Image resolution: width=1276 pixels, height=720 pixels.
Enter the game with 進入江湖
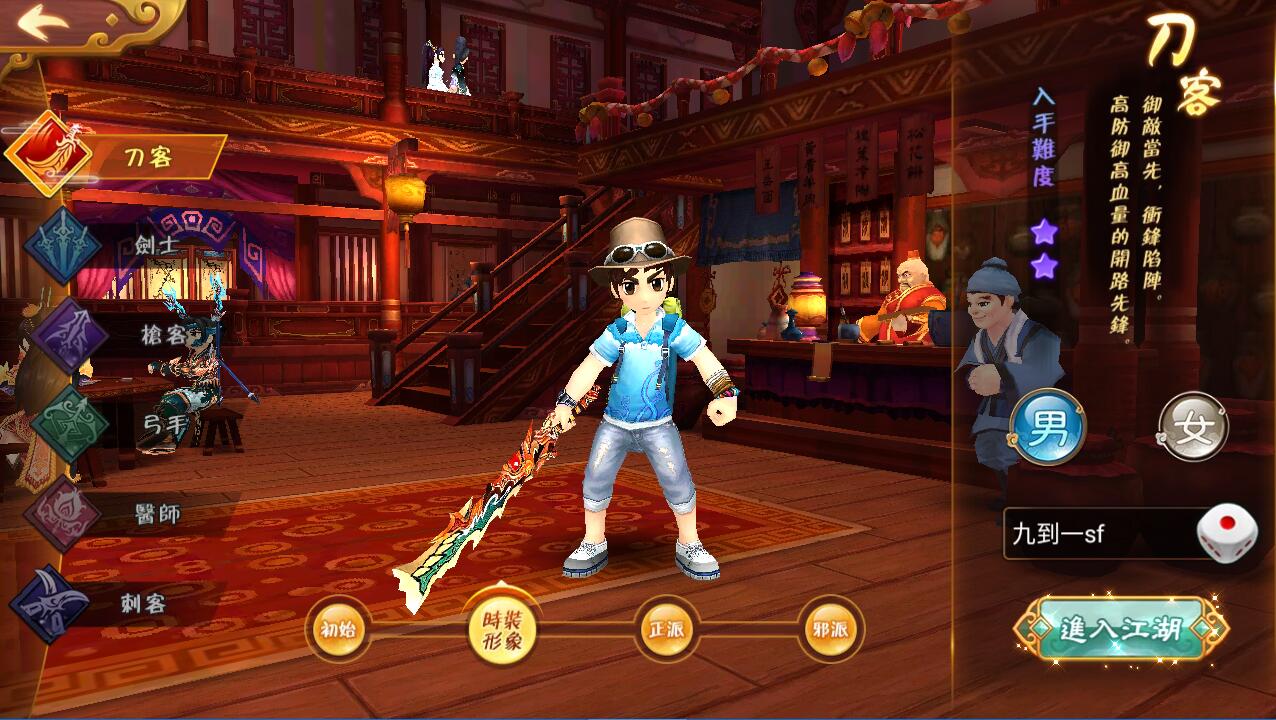tap(1120, 630)
